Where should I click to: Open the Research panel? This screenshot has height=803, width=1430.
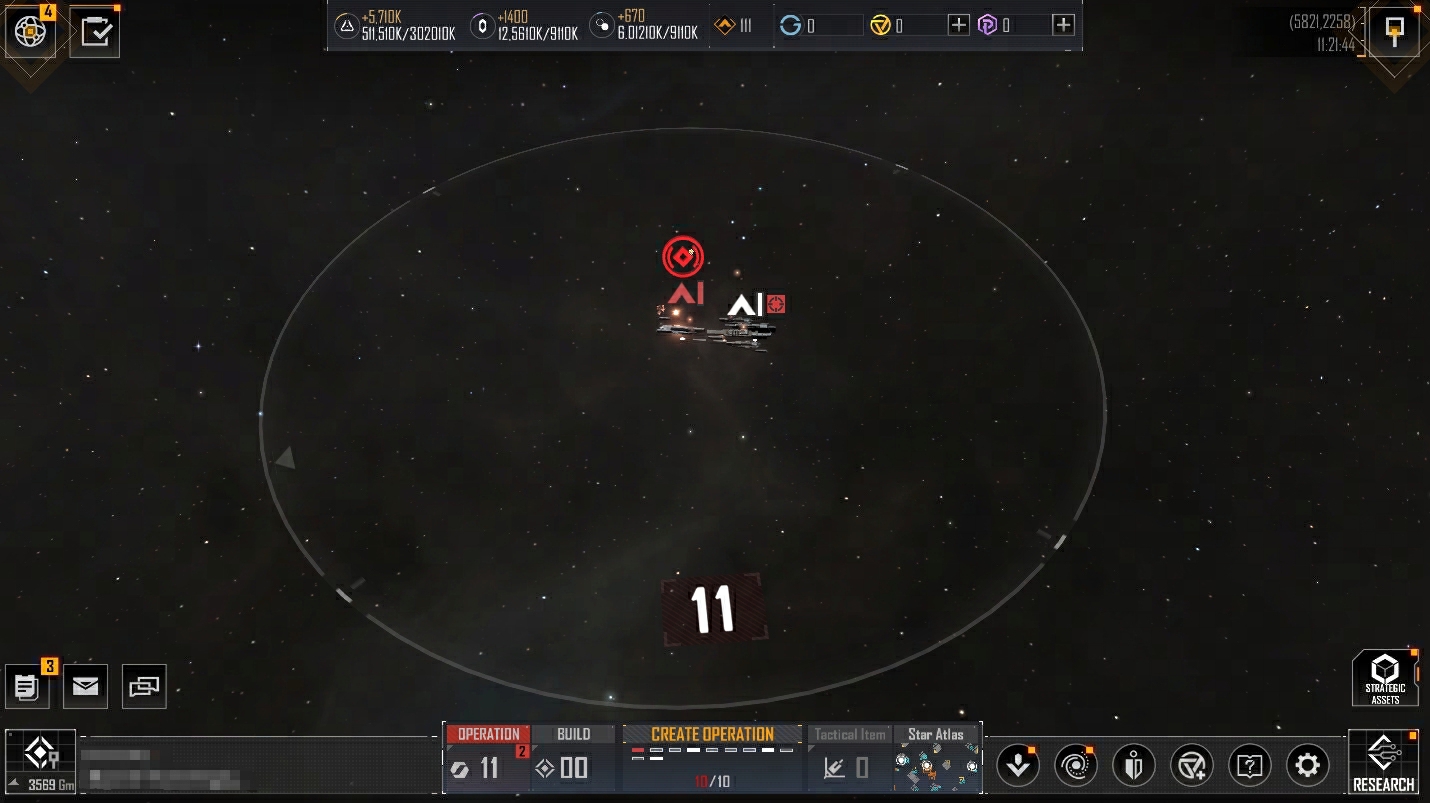point(1383,762)
